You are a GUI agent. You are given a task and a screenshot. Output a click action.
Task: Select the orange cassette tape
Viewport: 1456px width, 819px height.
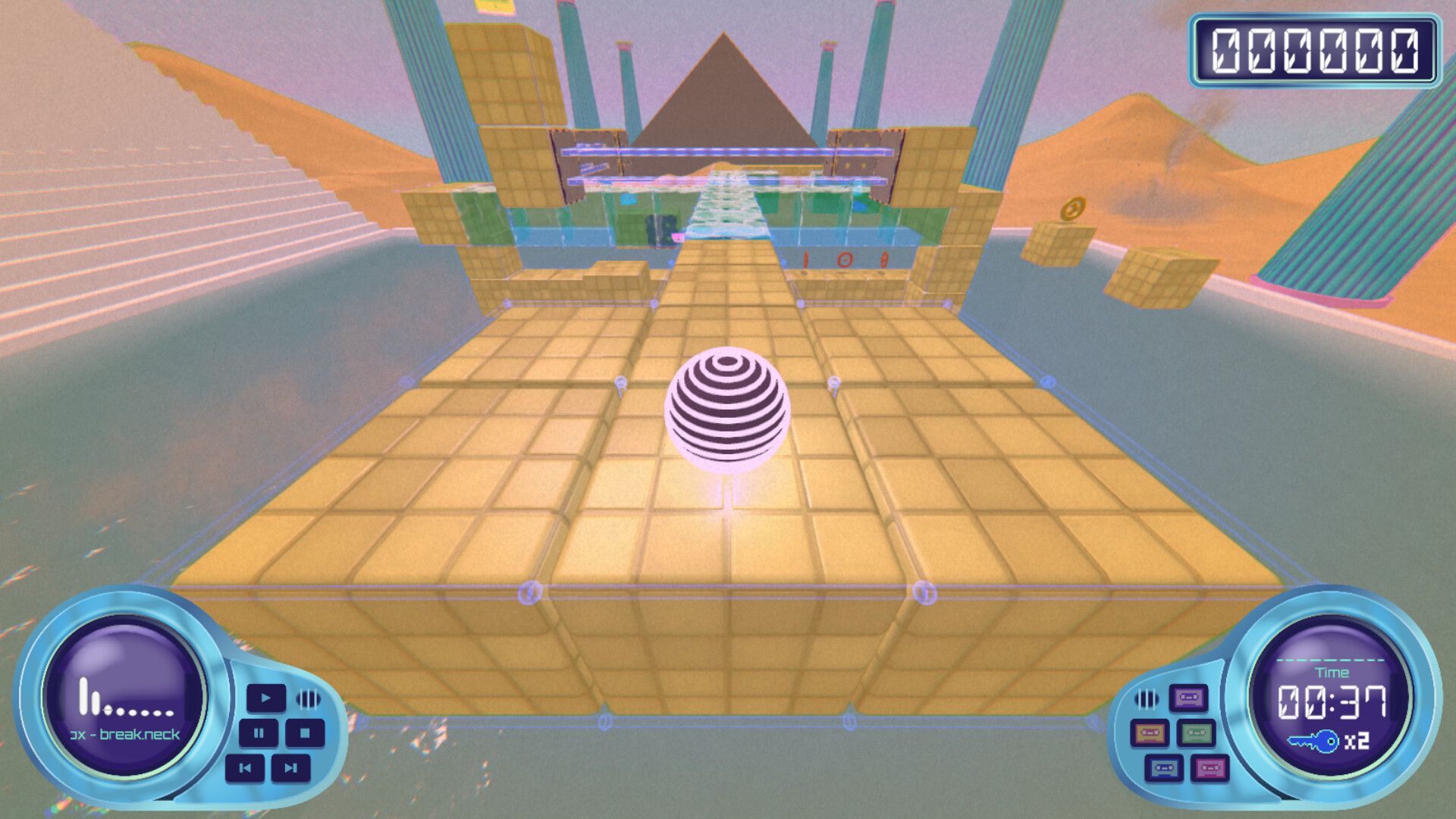point(1150,733)
